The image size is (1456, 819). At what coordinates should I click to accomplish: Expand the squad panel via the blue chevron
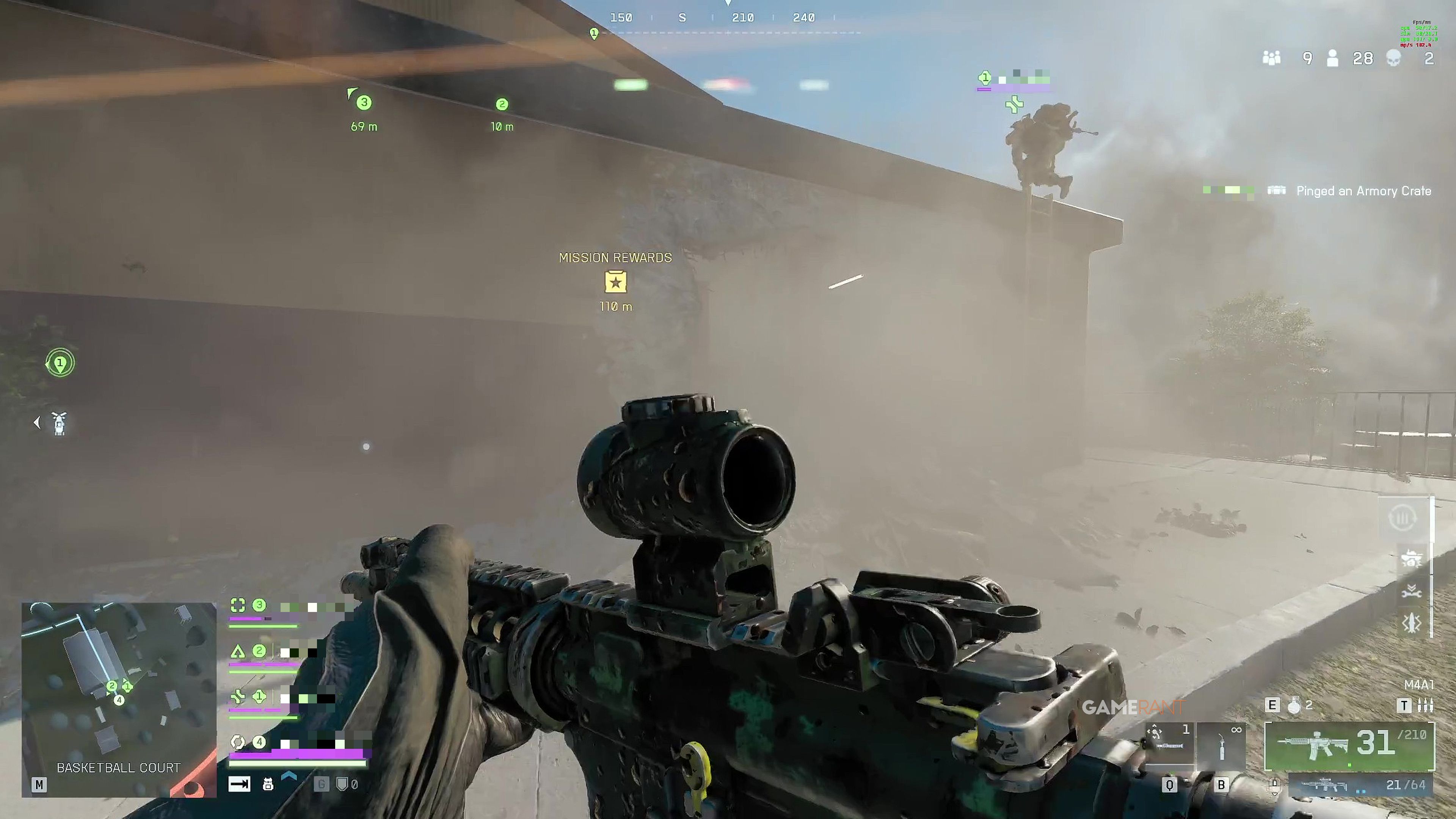coord(289,775)
